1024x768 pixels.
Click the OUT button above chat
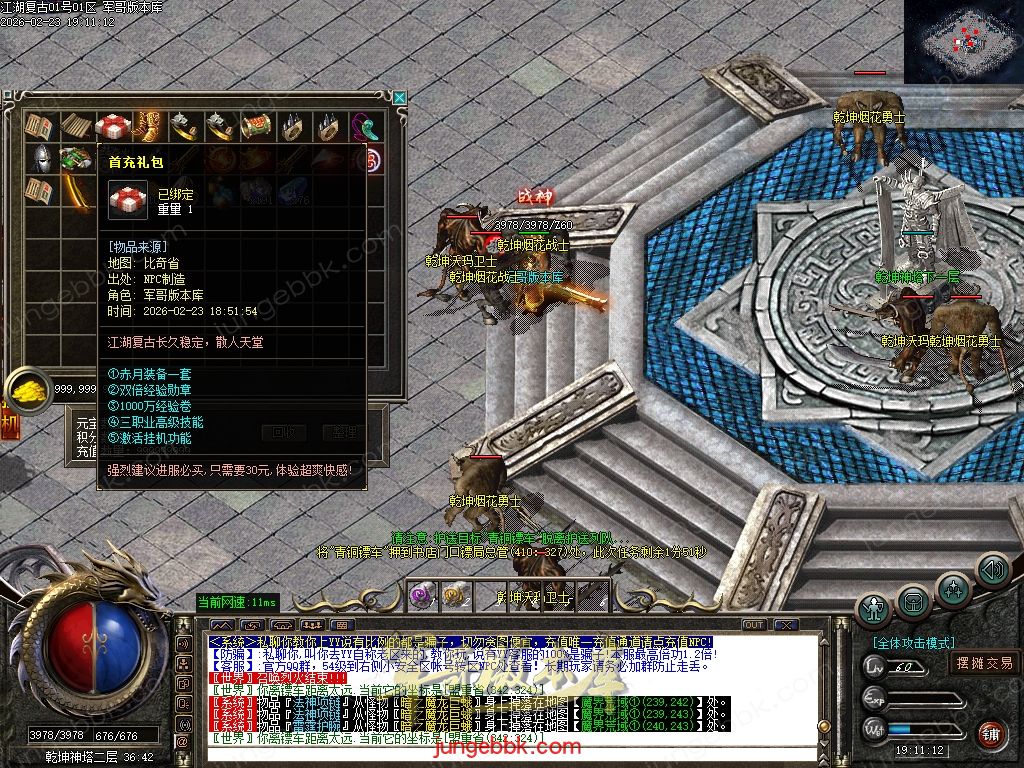754,624
